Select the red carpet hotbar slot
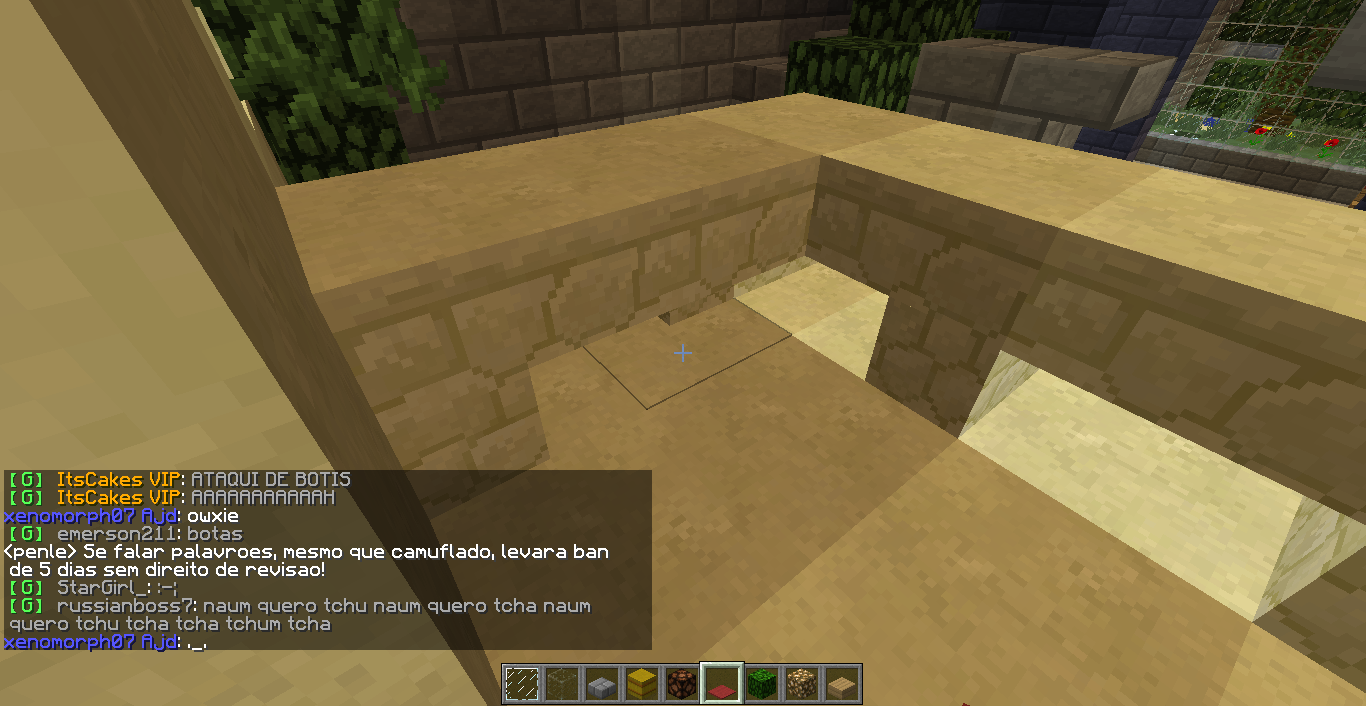Viewport: 1366px width, 706px height. click(722, 684)
